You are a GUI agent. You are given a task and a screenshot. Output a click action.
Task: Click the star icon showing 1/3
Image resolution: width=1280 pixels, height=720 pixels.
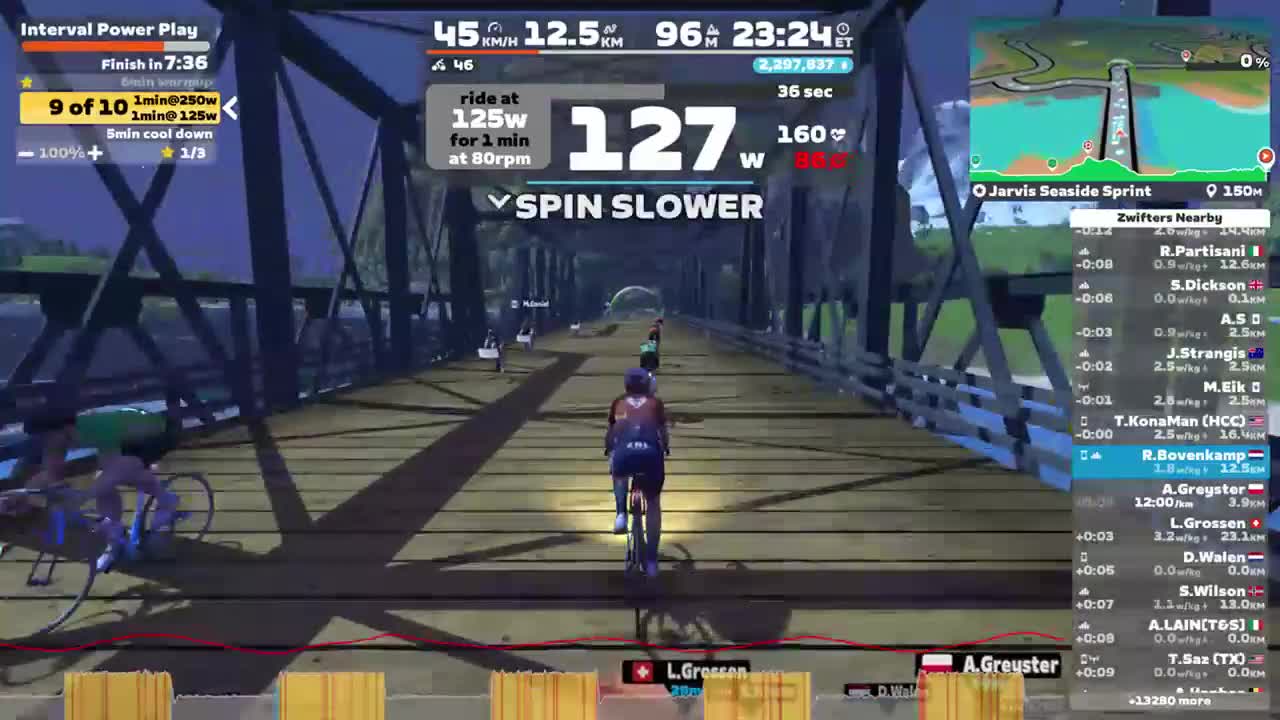tap(170, 153)
